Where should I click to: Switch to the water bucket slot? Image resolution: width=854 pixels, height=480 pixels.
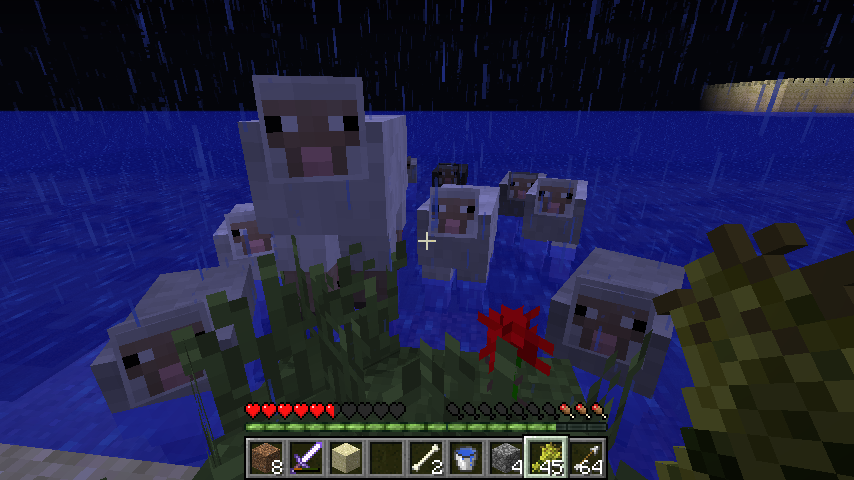[x=466, y=457]
